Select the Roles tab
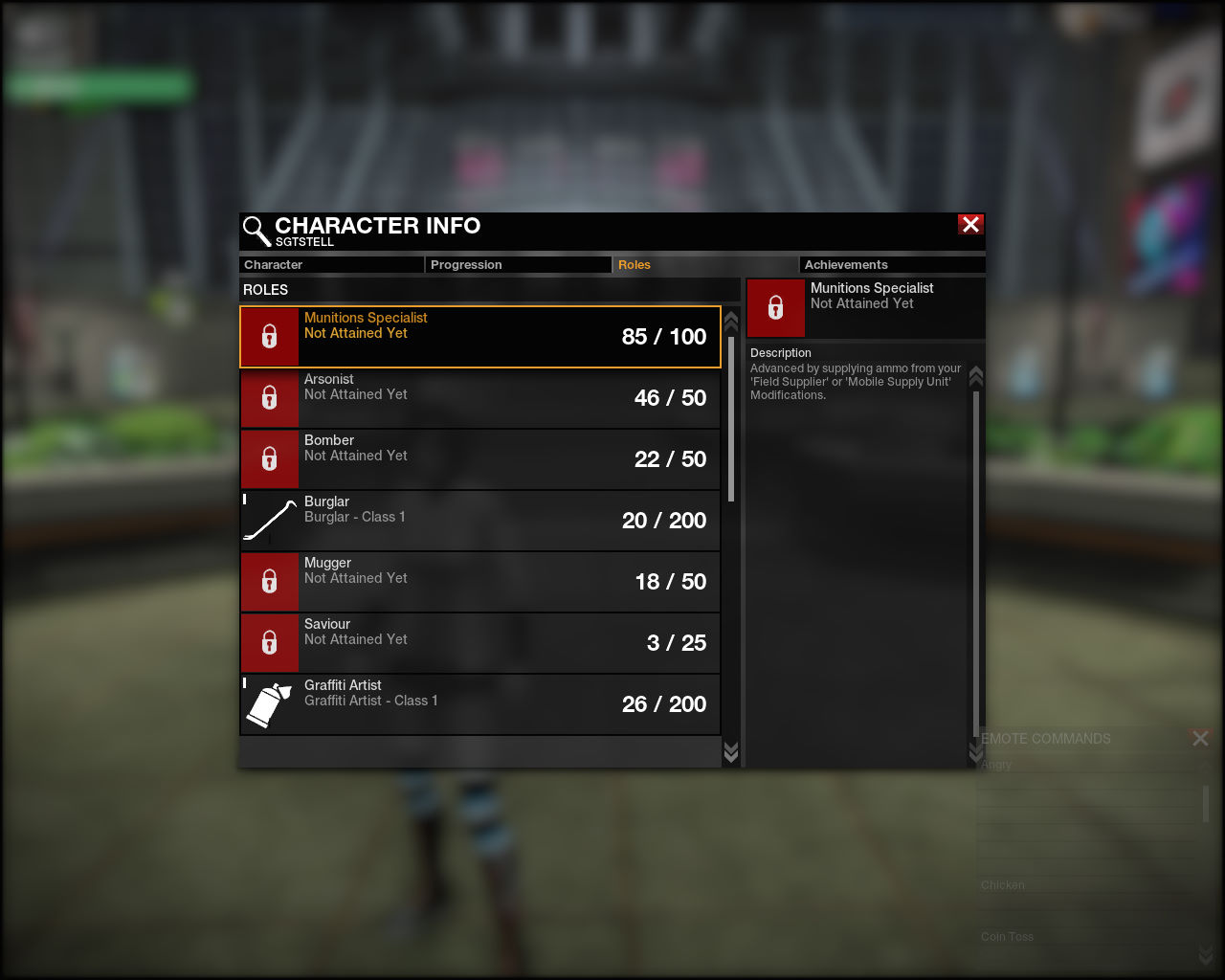 point(704,265)
